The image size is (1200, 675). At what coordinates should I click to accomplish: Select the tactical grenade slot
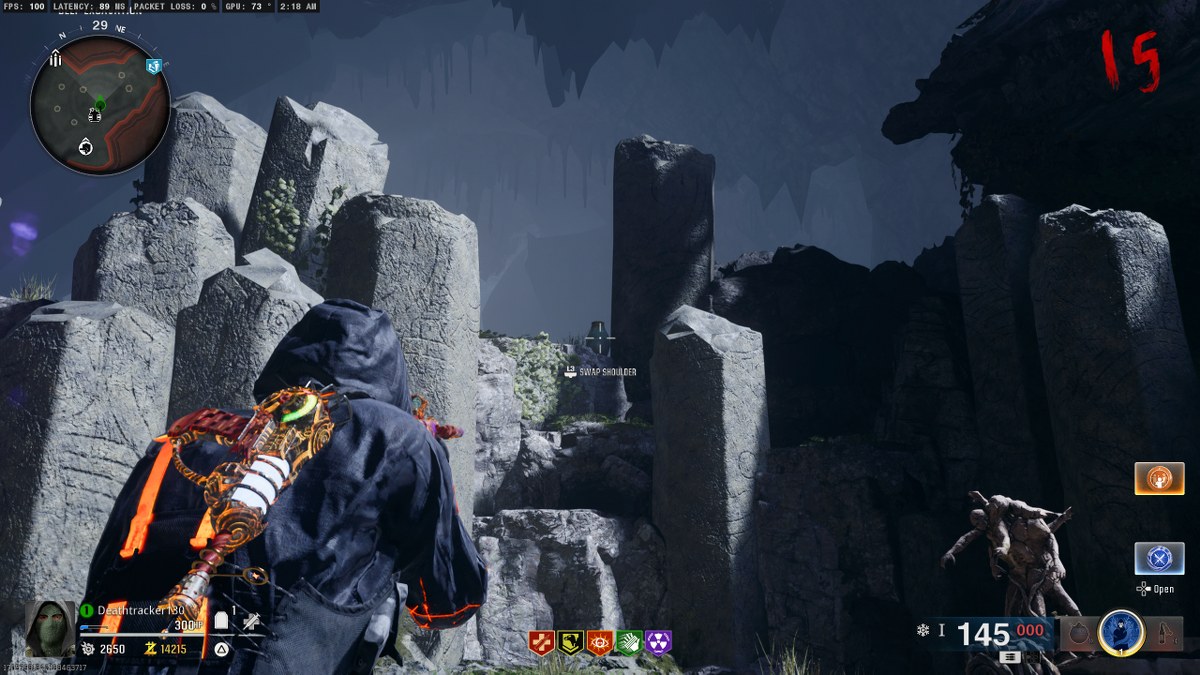[x=1077, y=633]
